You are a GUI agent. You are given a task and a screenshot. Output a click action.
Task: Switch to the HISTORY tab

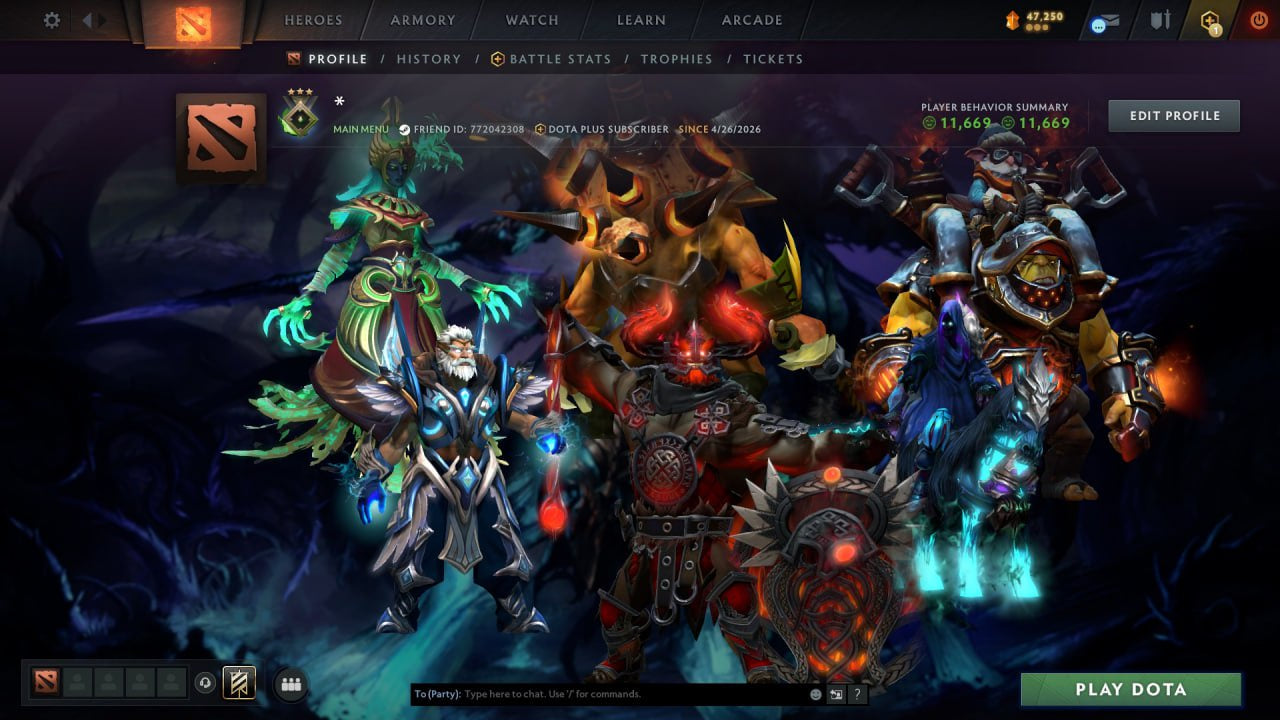click(428, 59)
